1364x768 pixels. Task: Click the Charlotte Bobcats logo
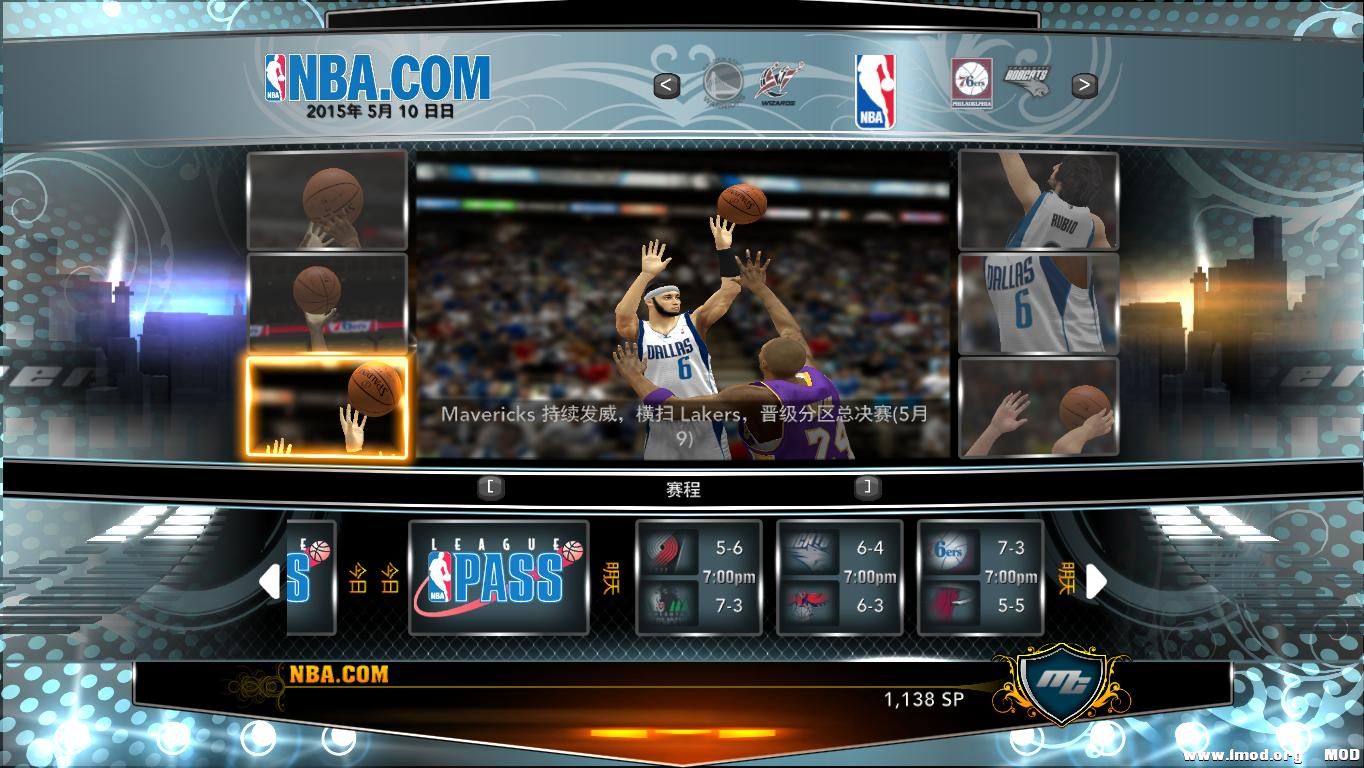pyautogui.click(x=1026, y=80)
